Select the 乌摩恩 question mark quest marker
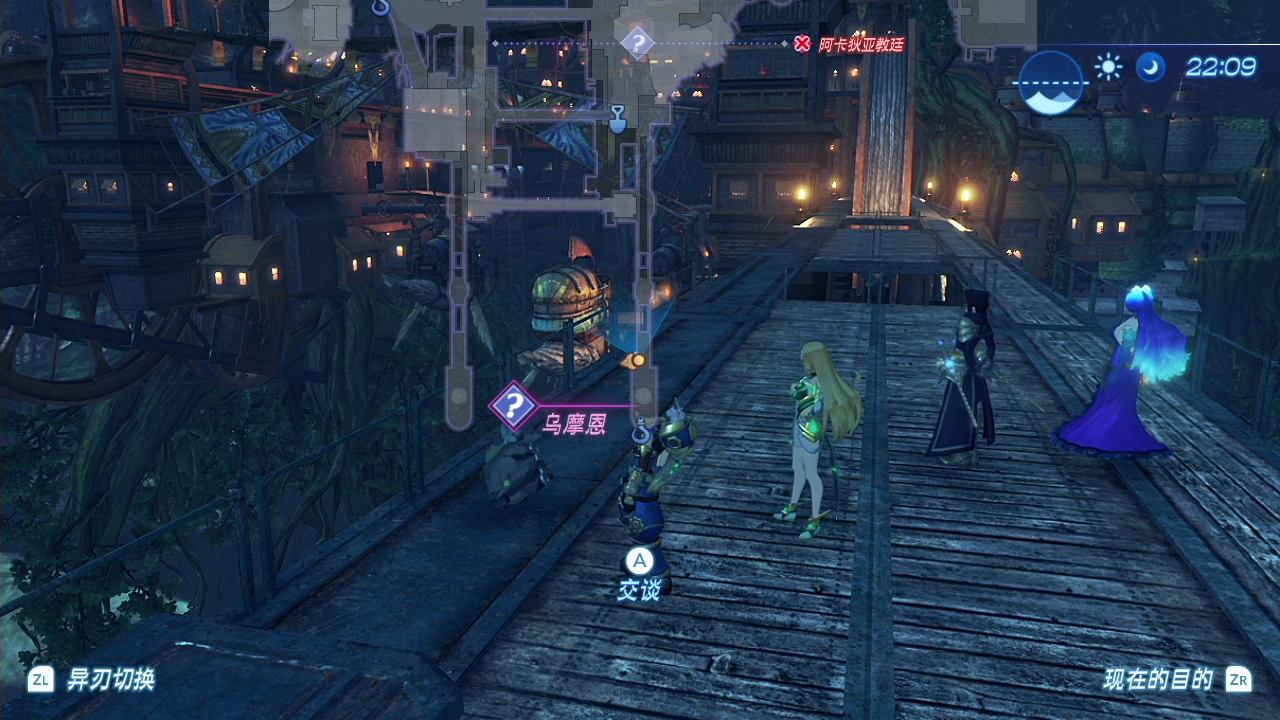The height and width of the screenshot is (720, 1280). [513, 405]
